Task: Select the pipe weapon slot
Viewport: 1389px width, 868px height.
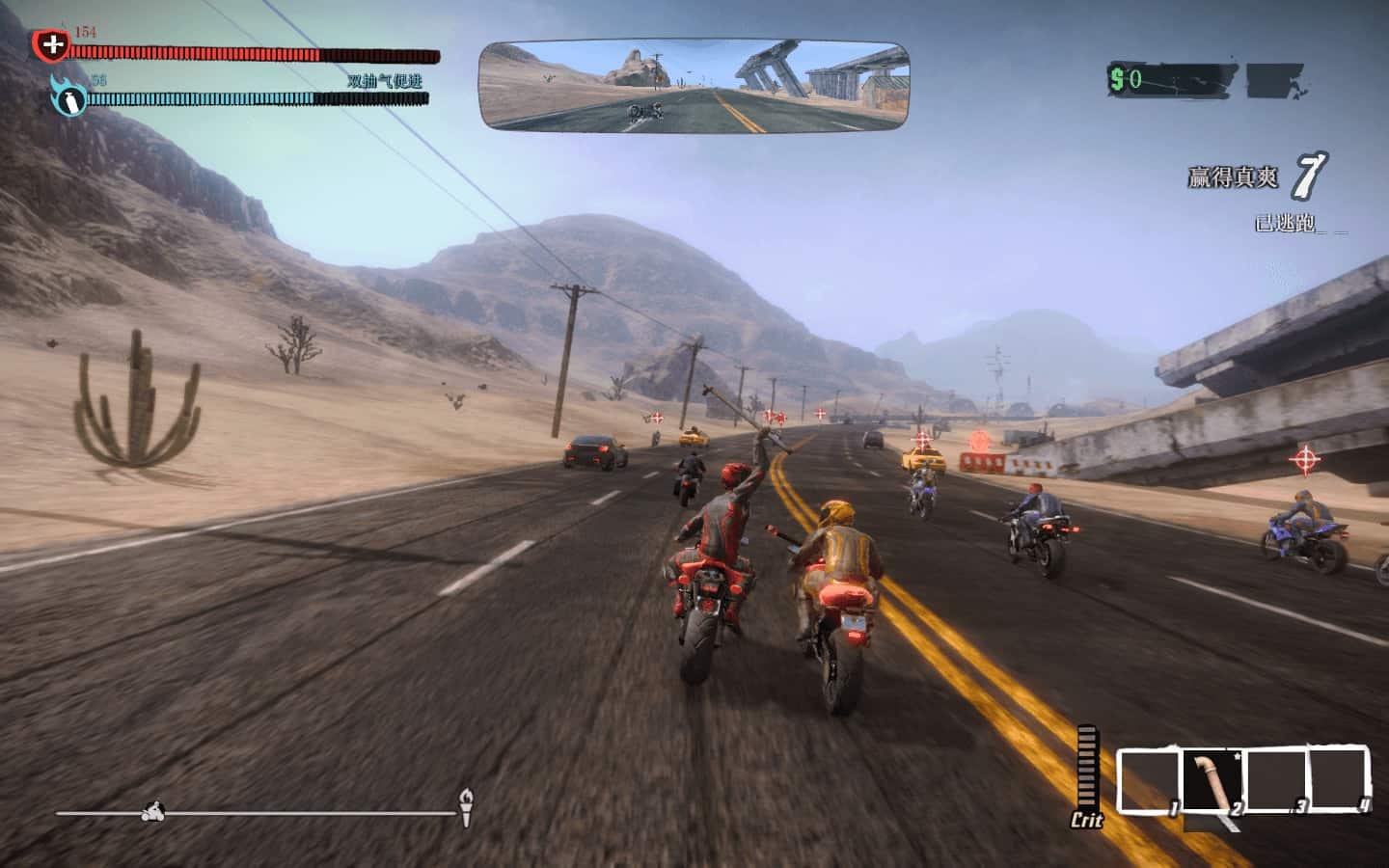Action: point(1212,779)
